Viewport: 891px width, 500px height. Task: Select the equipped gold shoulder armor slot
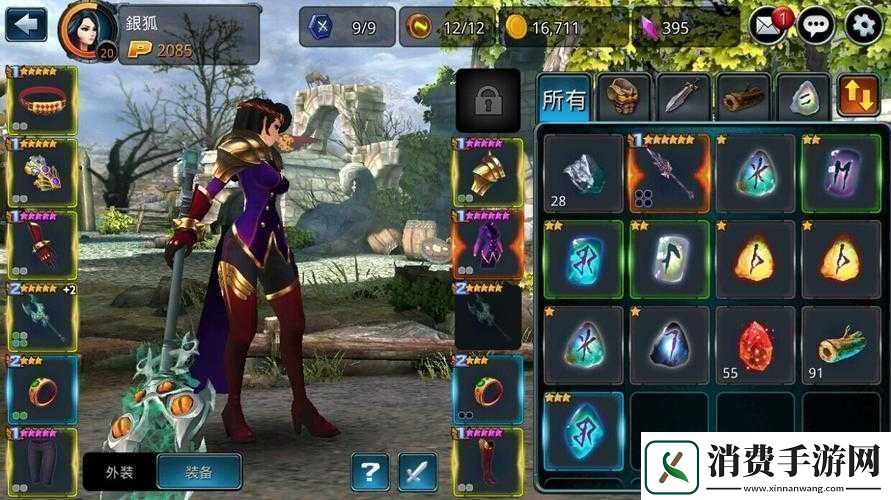pyautogui.click(x=487, y=173)
